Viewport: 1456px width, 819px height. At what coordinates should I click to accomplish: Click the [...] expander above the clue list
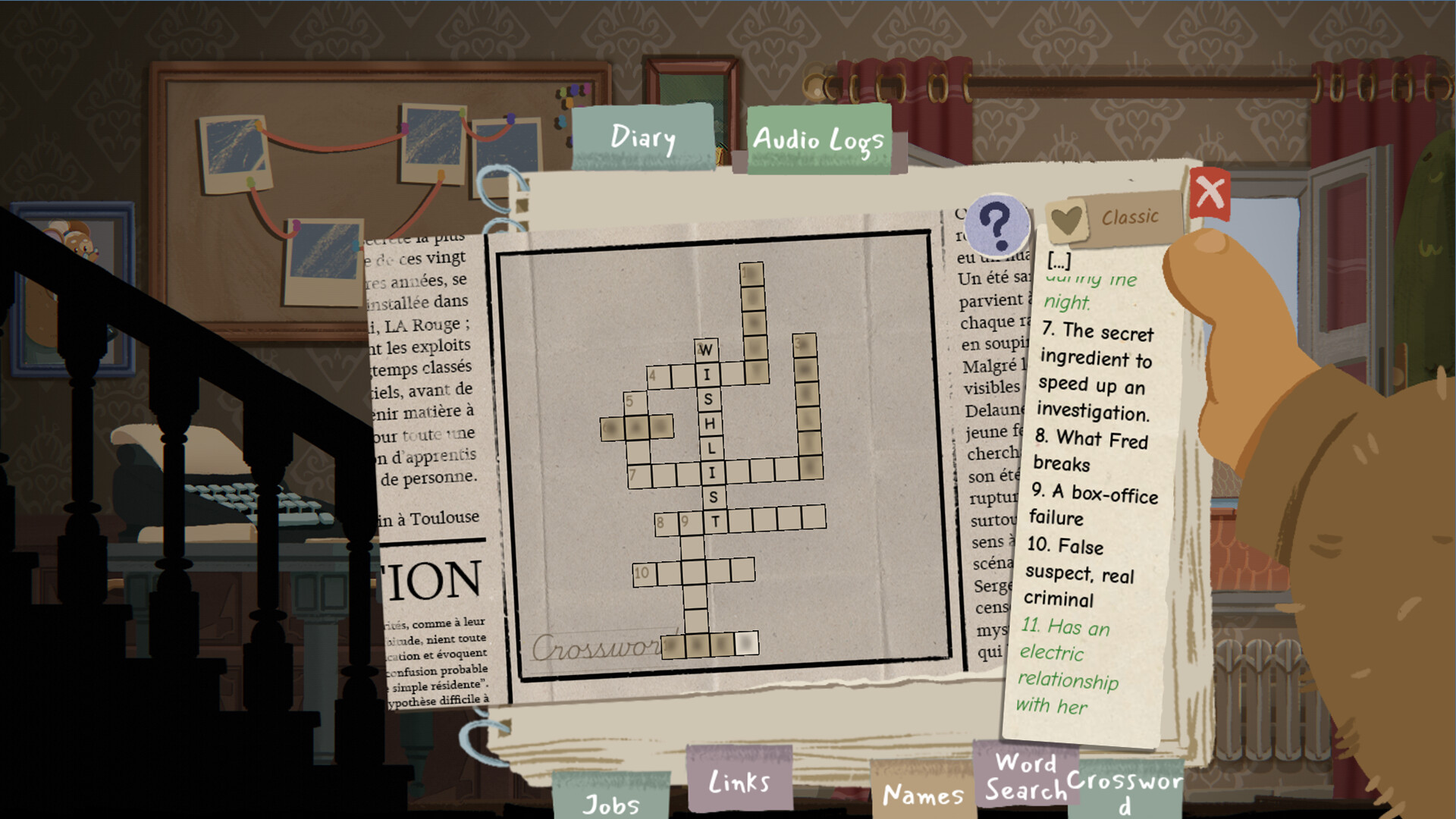point(1060,259)
